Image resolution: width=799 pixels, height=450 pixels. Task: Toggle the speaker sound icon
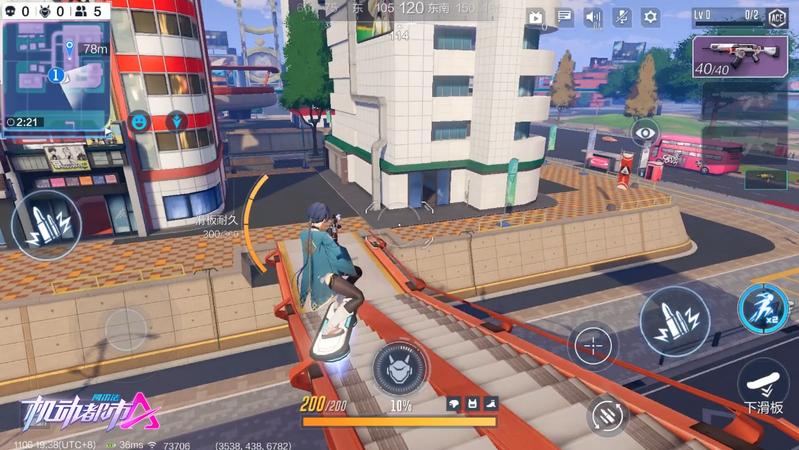pos(593,17)
